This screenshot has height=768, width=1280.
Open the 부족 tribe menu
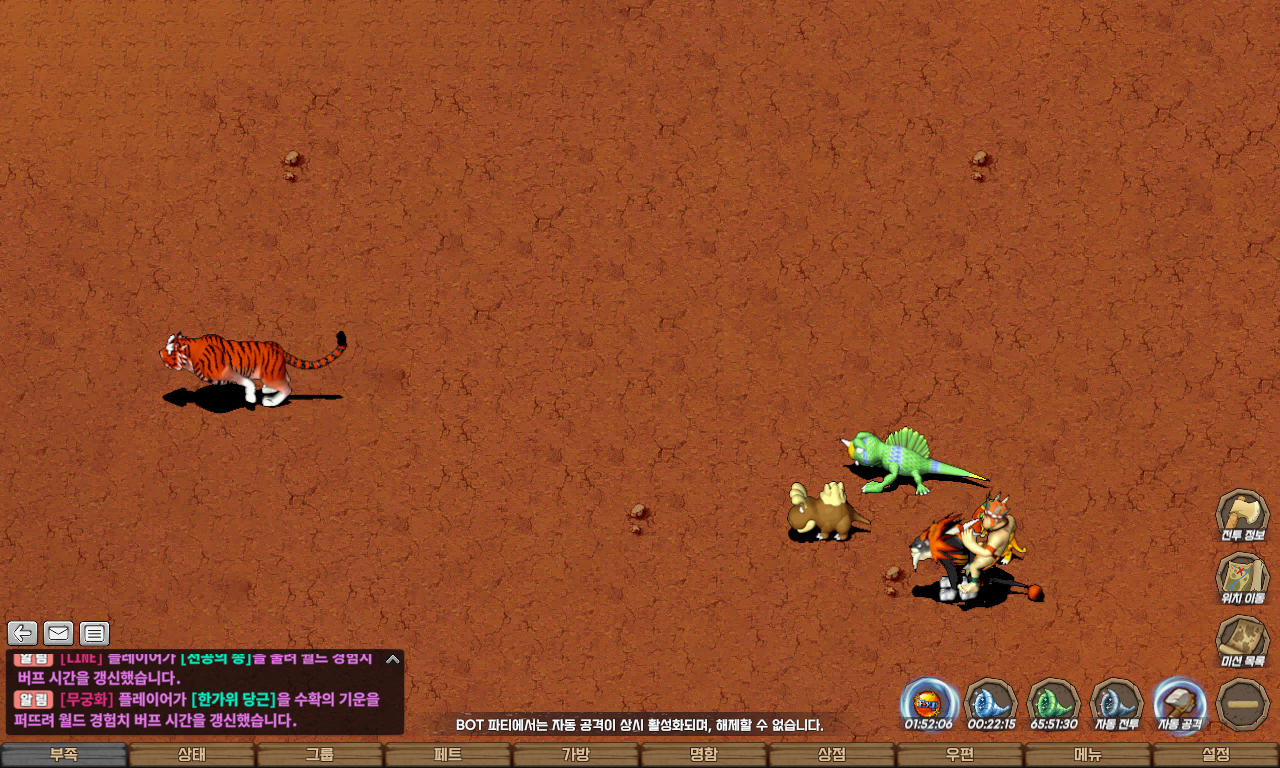coord(64,755)
